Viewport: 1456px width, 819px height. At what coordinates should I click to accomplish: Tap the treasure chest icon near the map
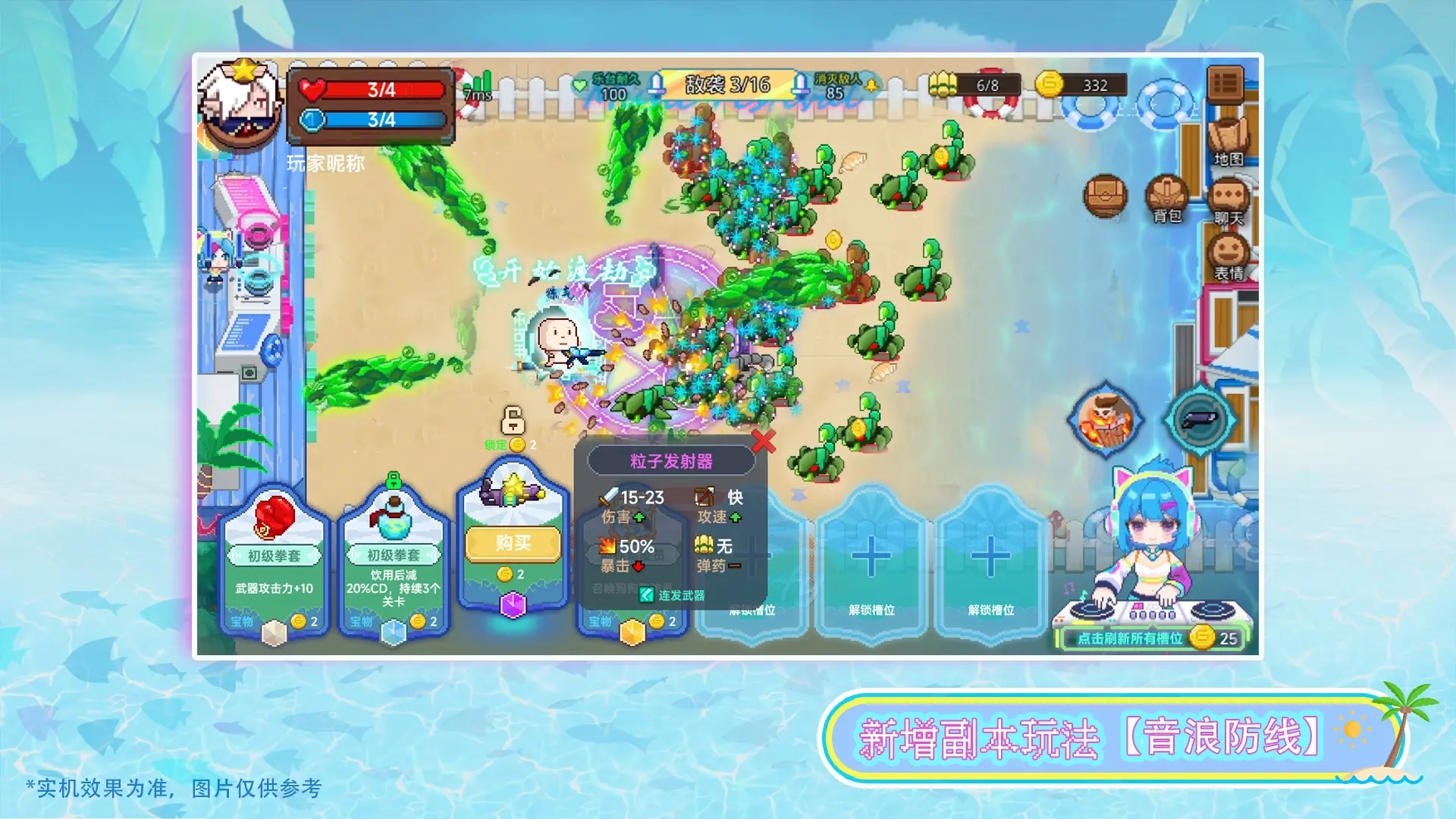(1106, 194)
